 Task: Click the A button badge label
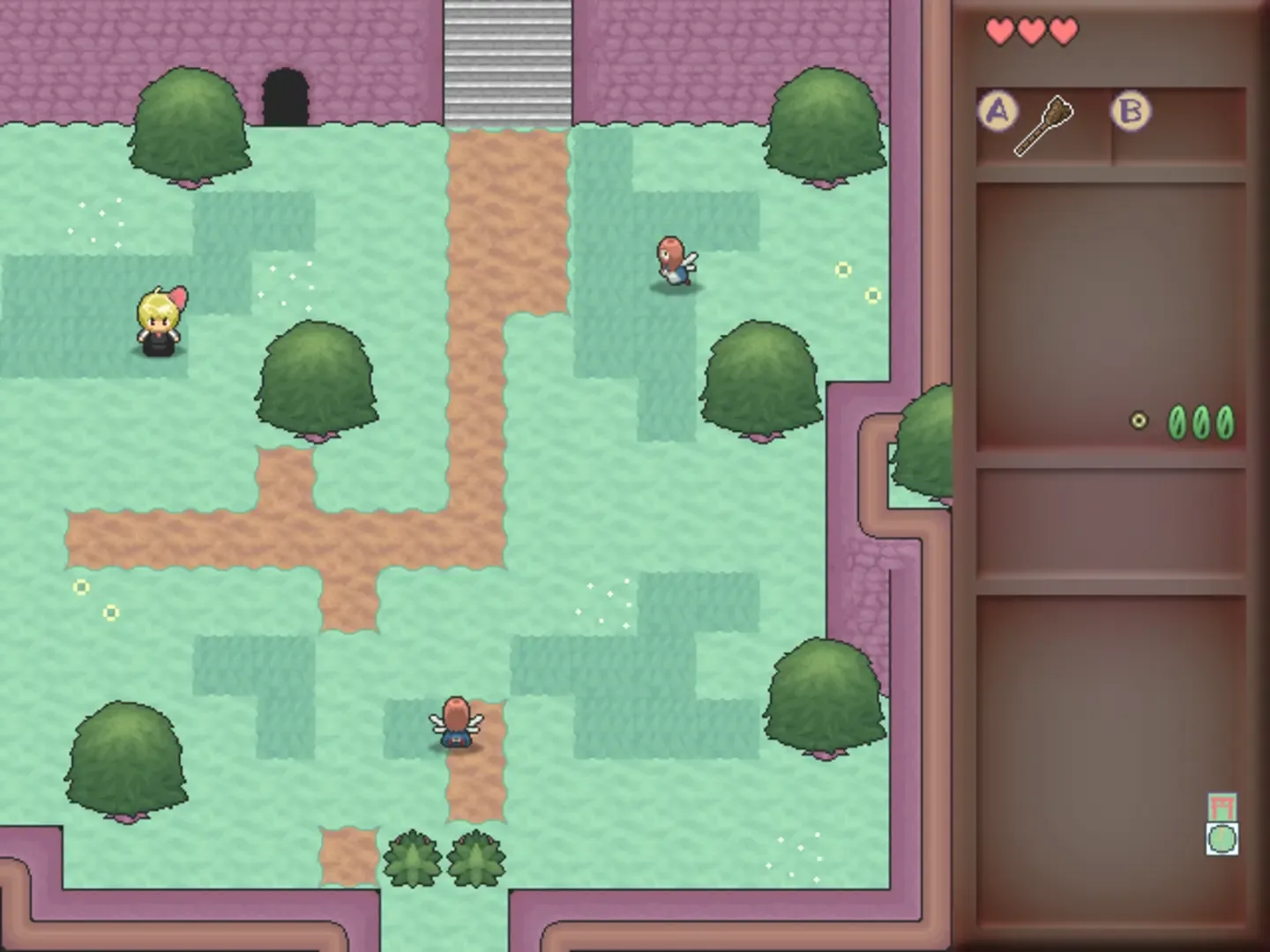click(997, 111)
